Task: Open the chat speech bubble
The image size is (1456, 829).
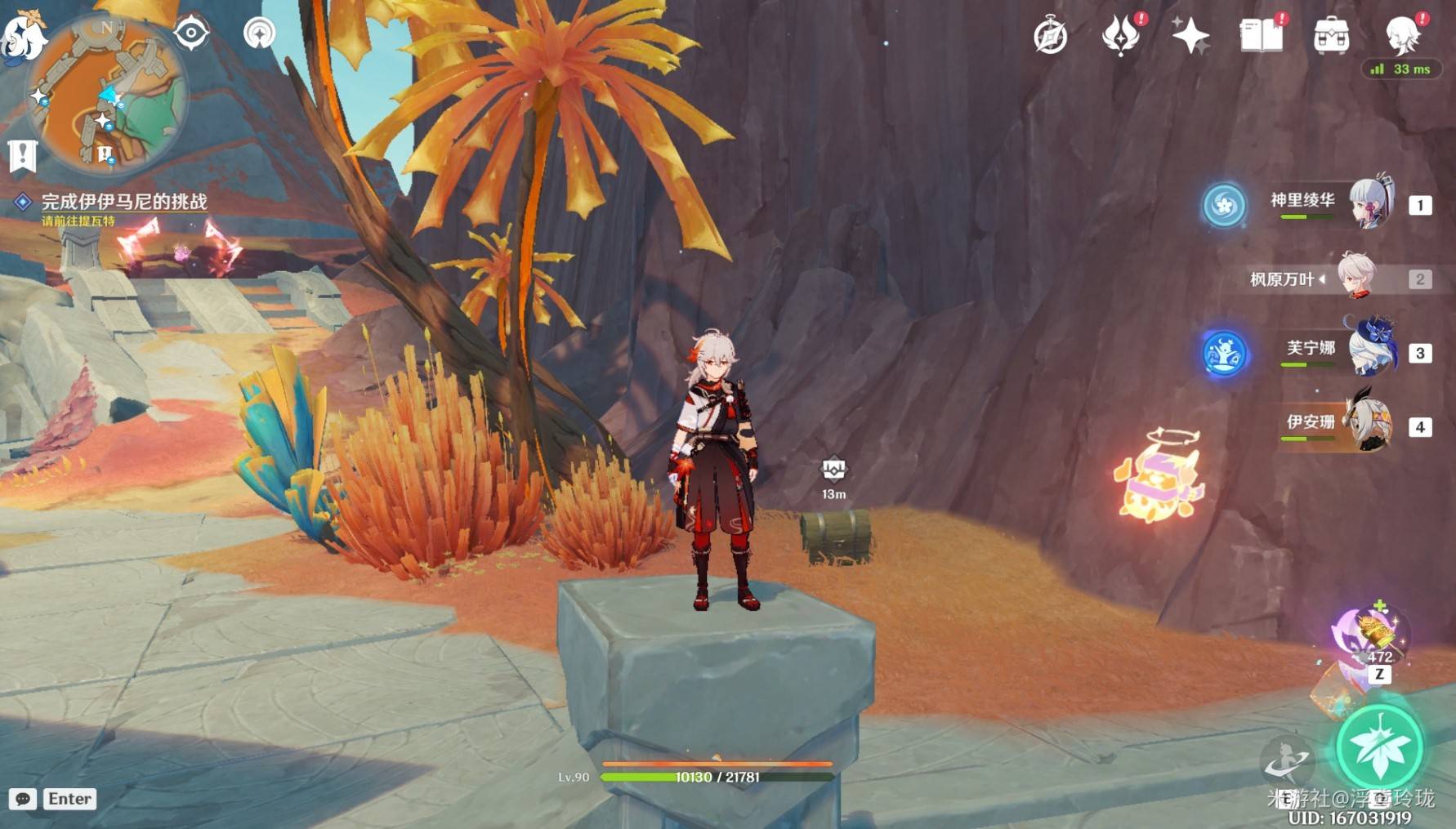Action: (x=23, y=799)
